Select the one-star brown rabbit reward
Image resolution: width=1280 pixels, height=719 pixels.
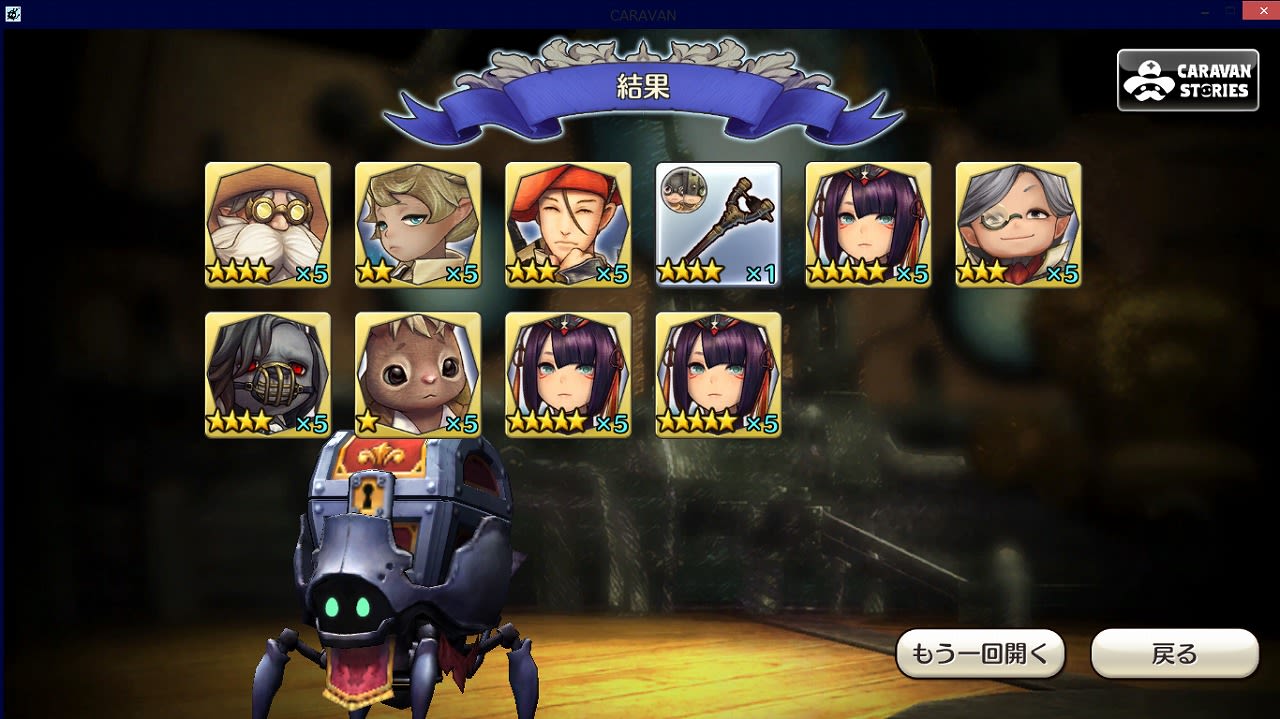(418, 375)
